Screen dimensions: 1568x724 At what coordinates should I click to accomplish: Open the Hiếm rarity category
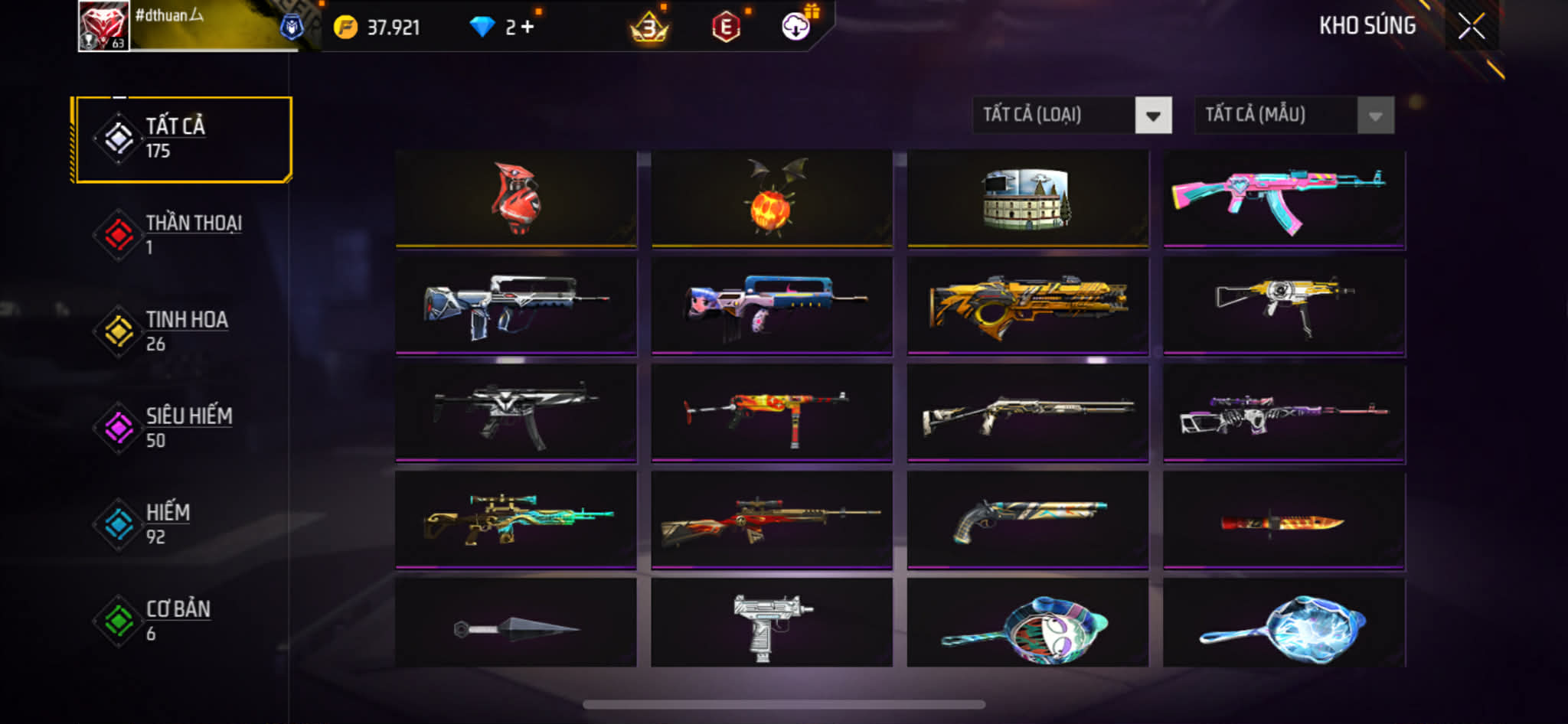182,524
